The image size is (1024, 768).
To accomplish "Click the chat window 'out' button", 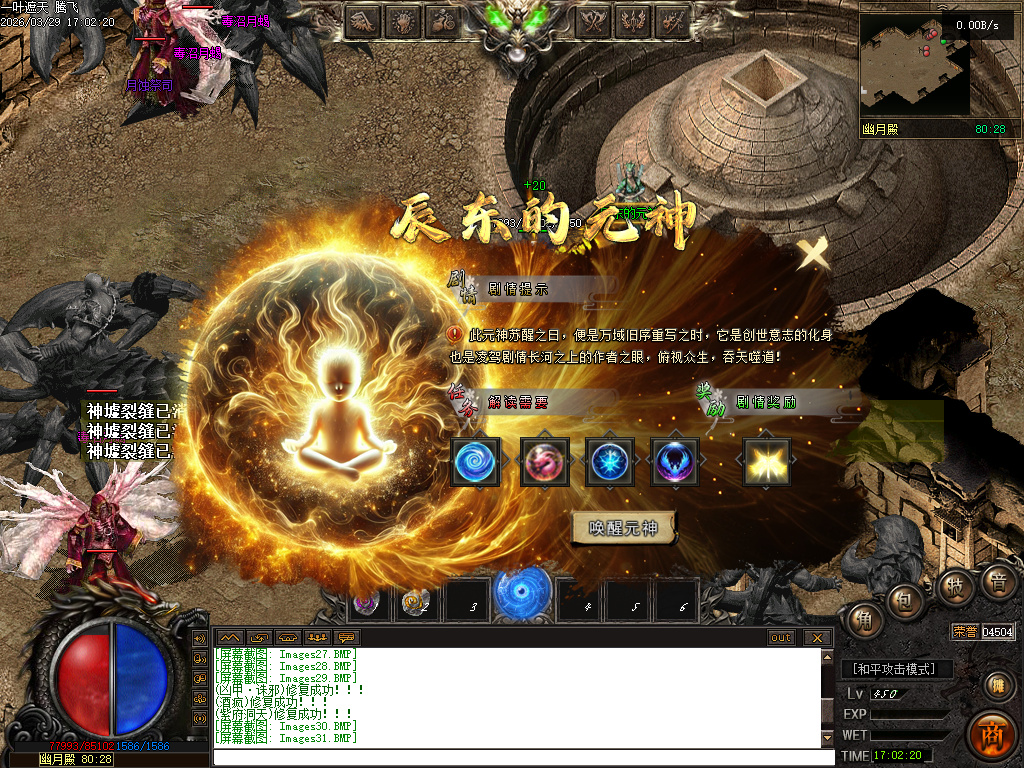I will coord(781,637).
